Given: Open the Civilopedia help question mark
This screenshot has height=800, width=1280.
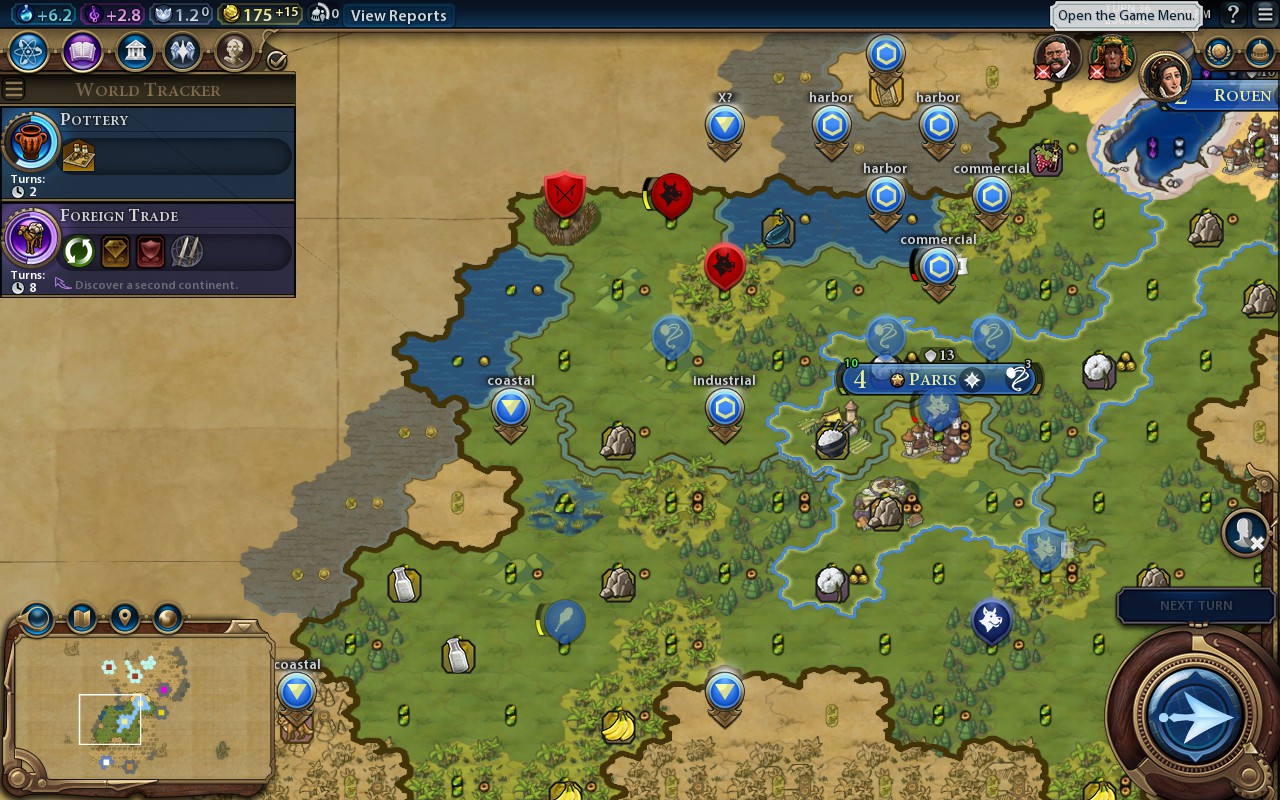Looking at the screenshot, I should coord(1234,14).
